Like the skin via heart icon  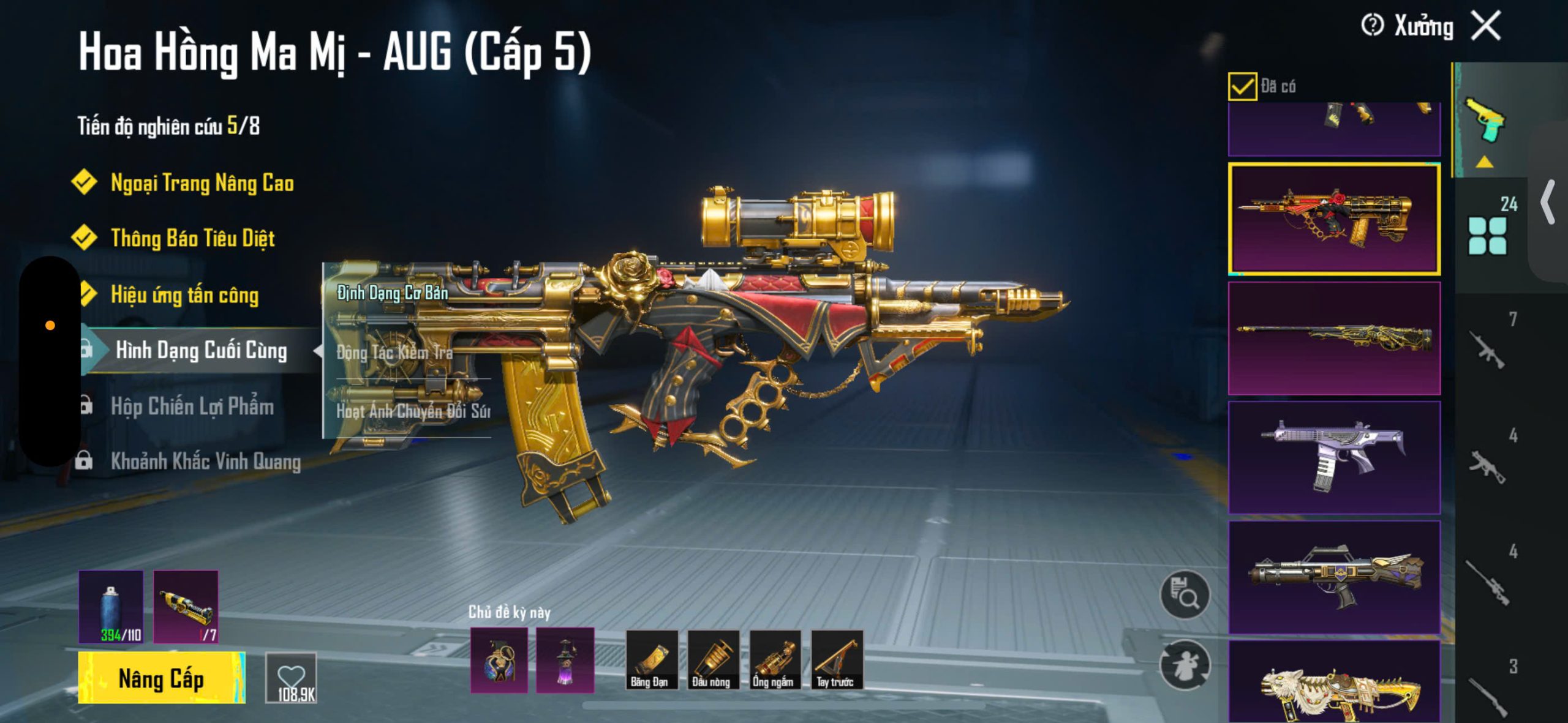(x=291, y=678)
